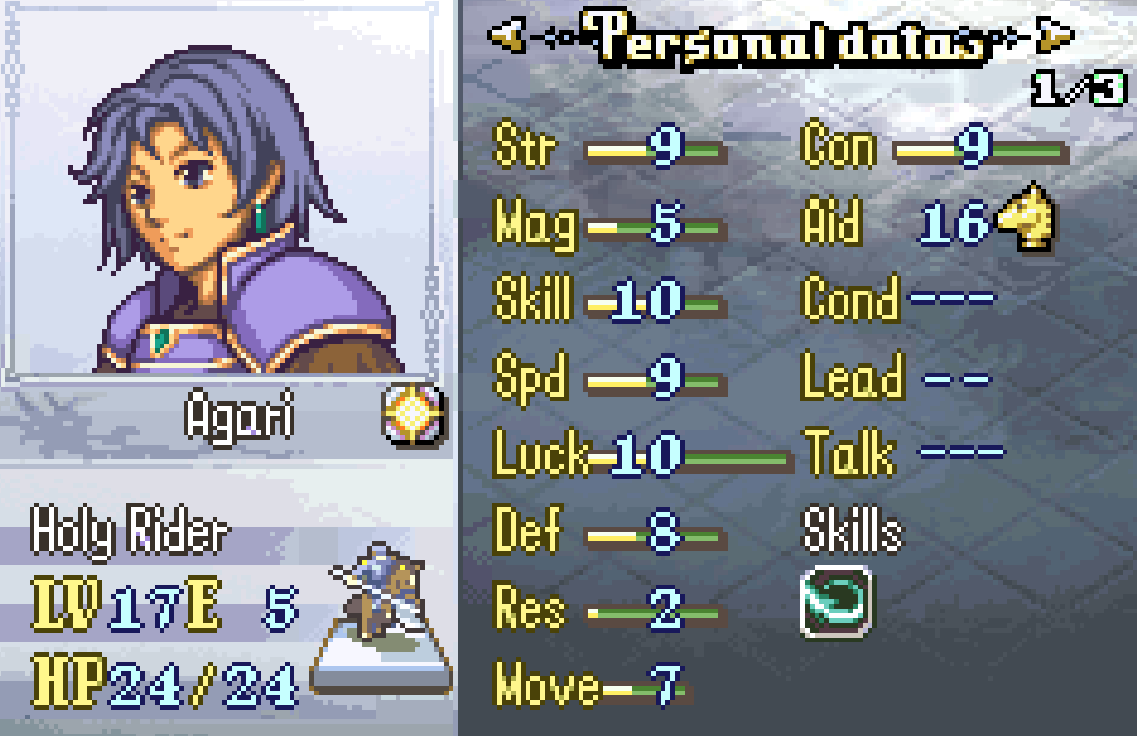
Task: Click the left page arrow beside Personal datas
Action: pyautogui.click(x=508, y=38)
